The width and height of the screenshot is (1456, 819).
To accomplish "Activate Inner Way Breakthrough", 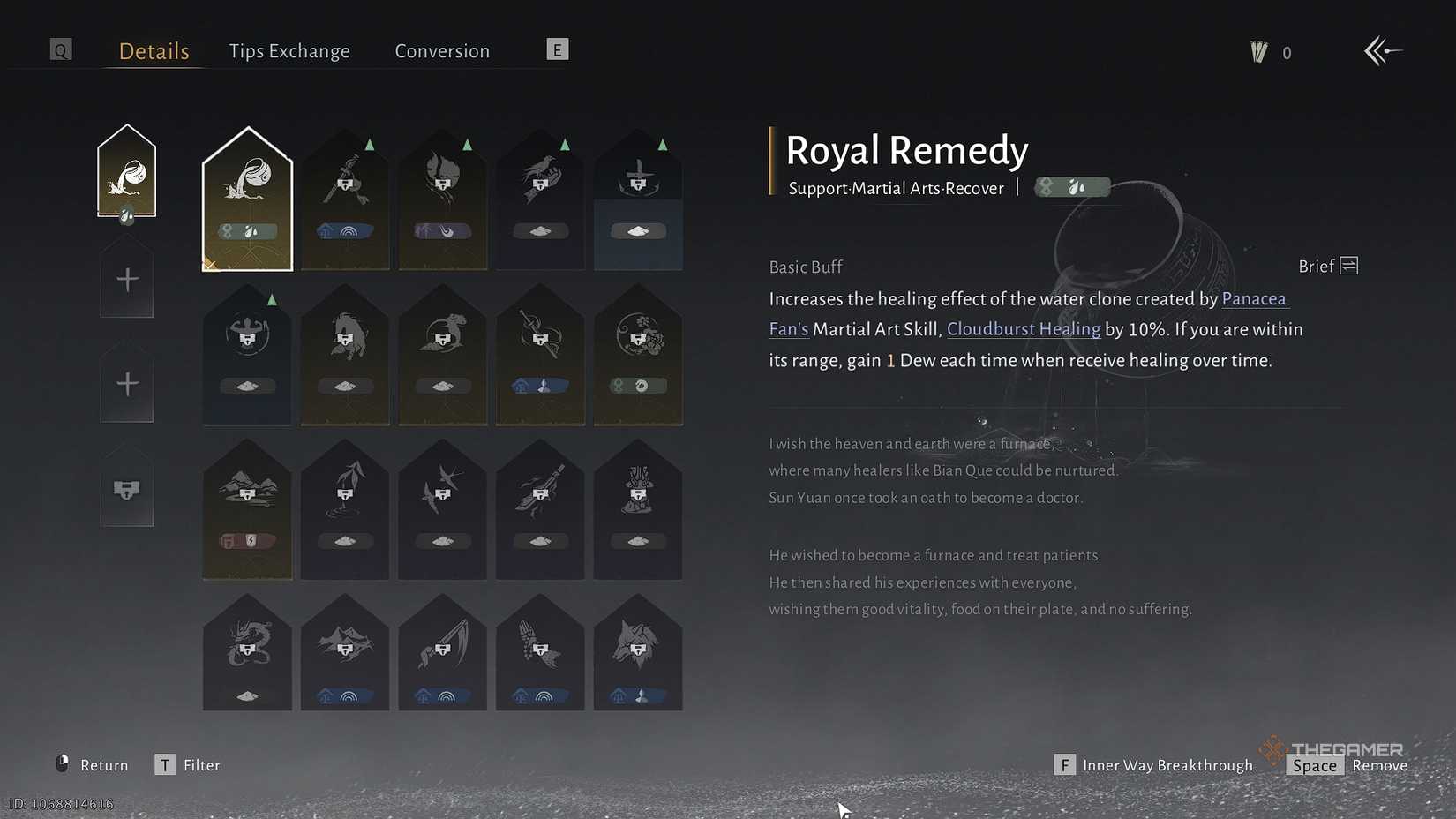I will 1167,764.
